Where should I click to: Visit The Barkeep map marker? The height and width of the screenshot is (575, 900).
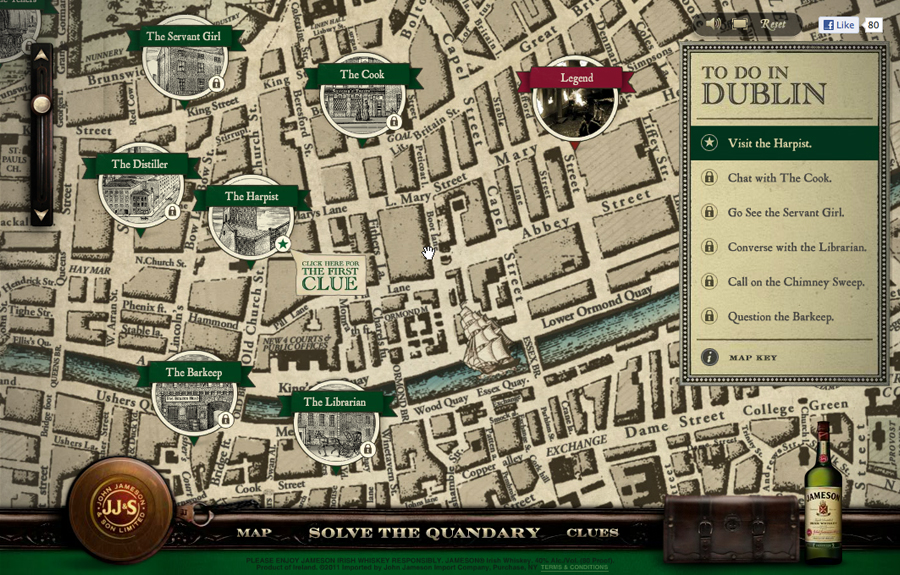coord(193,396)
